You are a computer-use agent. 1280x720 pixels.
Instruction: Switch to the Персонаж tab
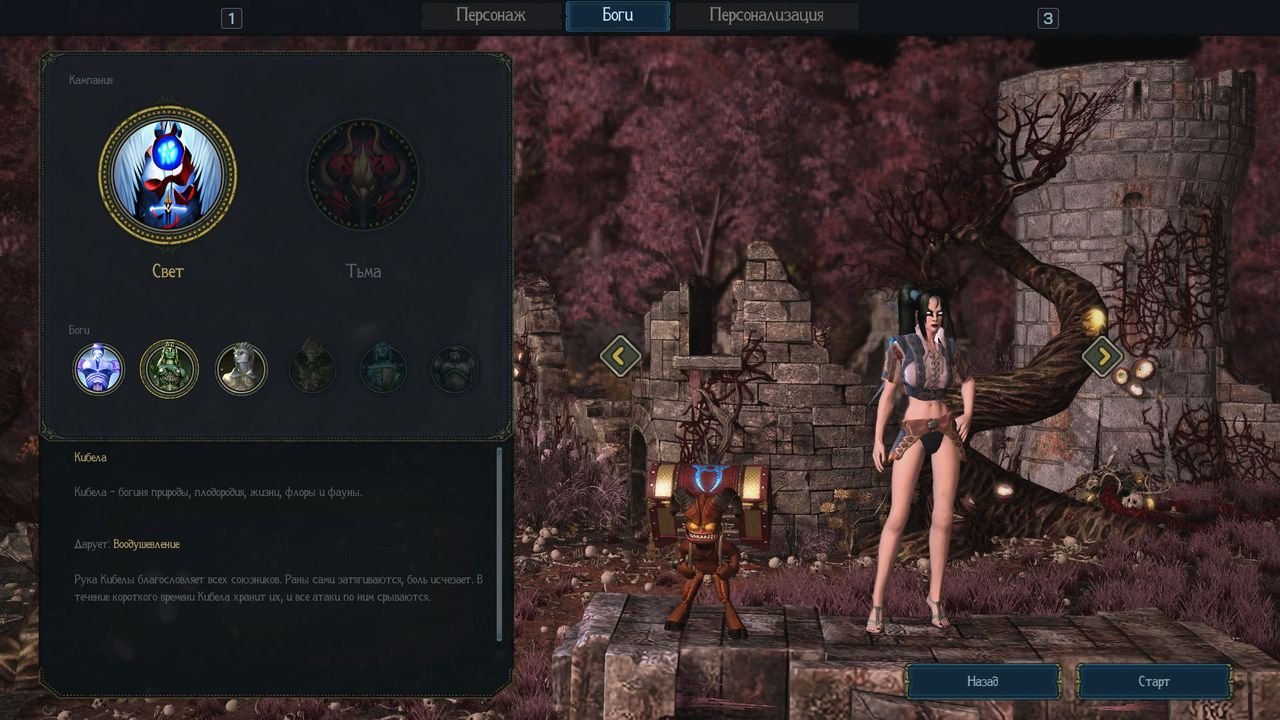490,16
